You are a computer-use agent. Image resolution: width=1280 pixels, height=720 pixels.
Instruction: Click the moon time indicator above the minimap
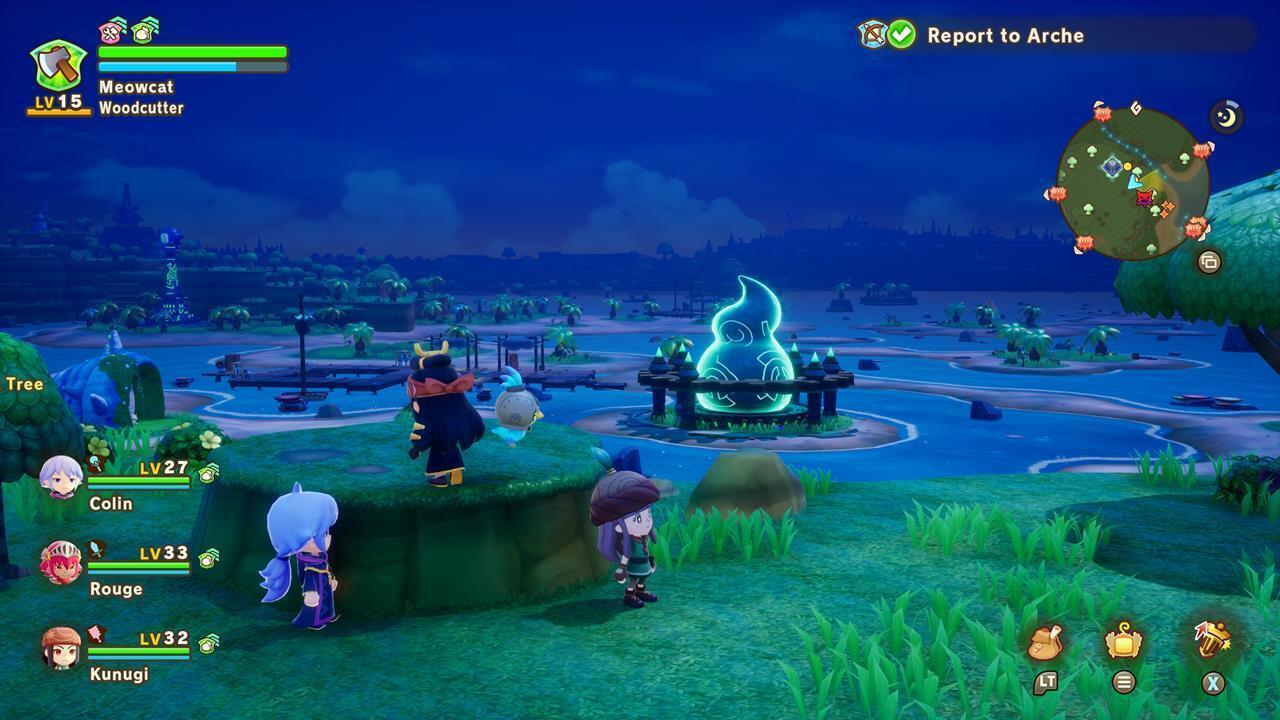click(x=1224, y=116)
